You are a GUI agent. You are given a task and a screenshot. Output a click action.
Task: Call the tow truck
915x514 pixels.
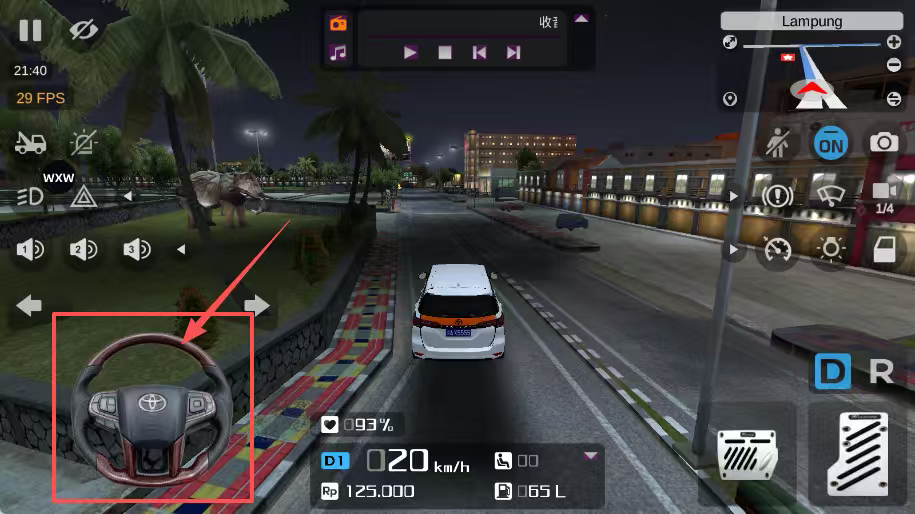tap(30, 143)
